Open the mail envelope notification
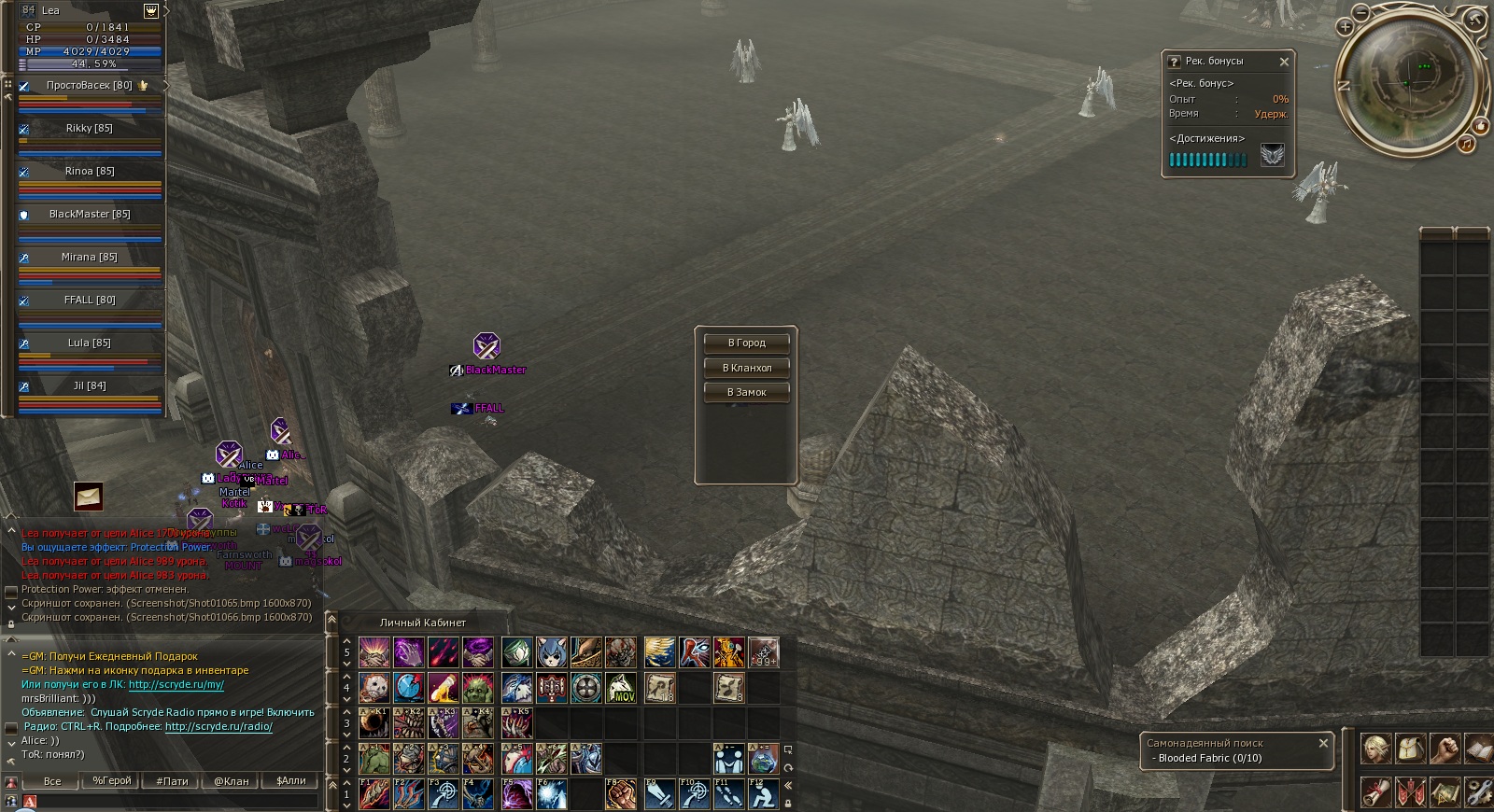The image size is (1494, 812). [89, 496]
